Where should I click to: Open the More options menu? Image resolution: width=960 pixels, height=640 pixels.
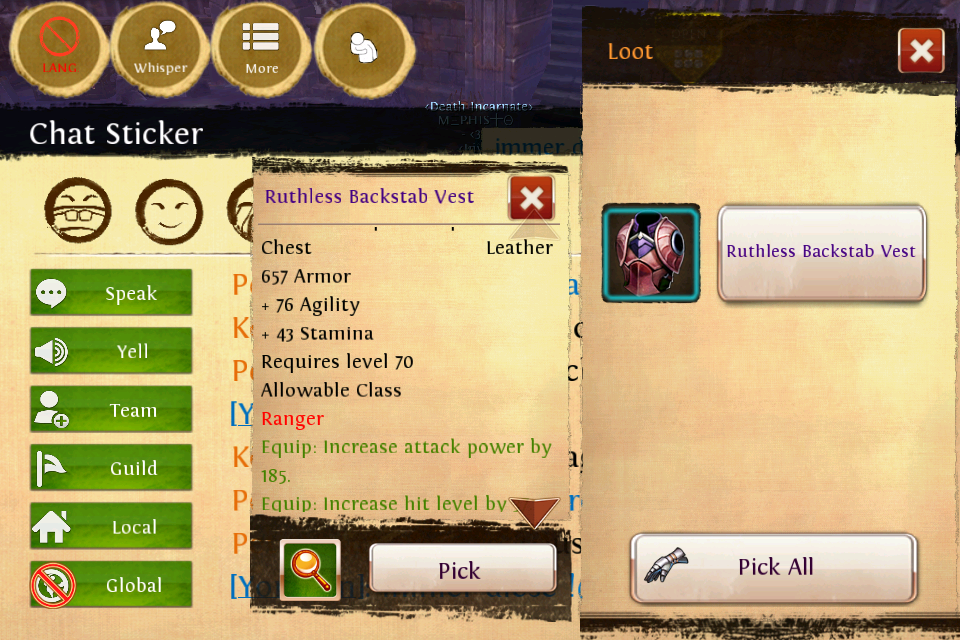point(262,46)
